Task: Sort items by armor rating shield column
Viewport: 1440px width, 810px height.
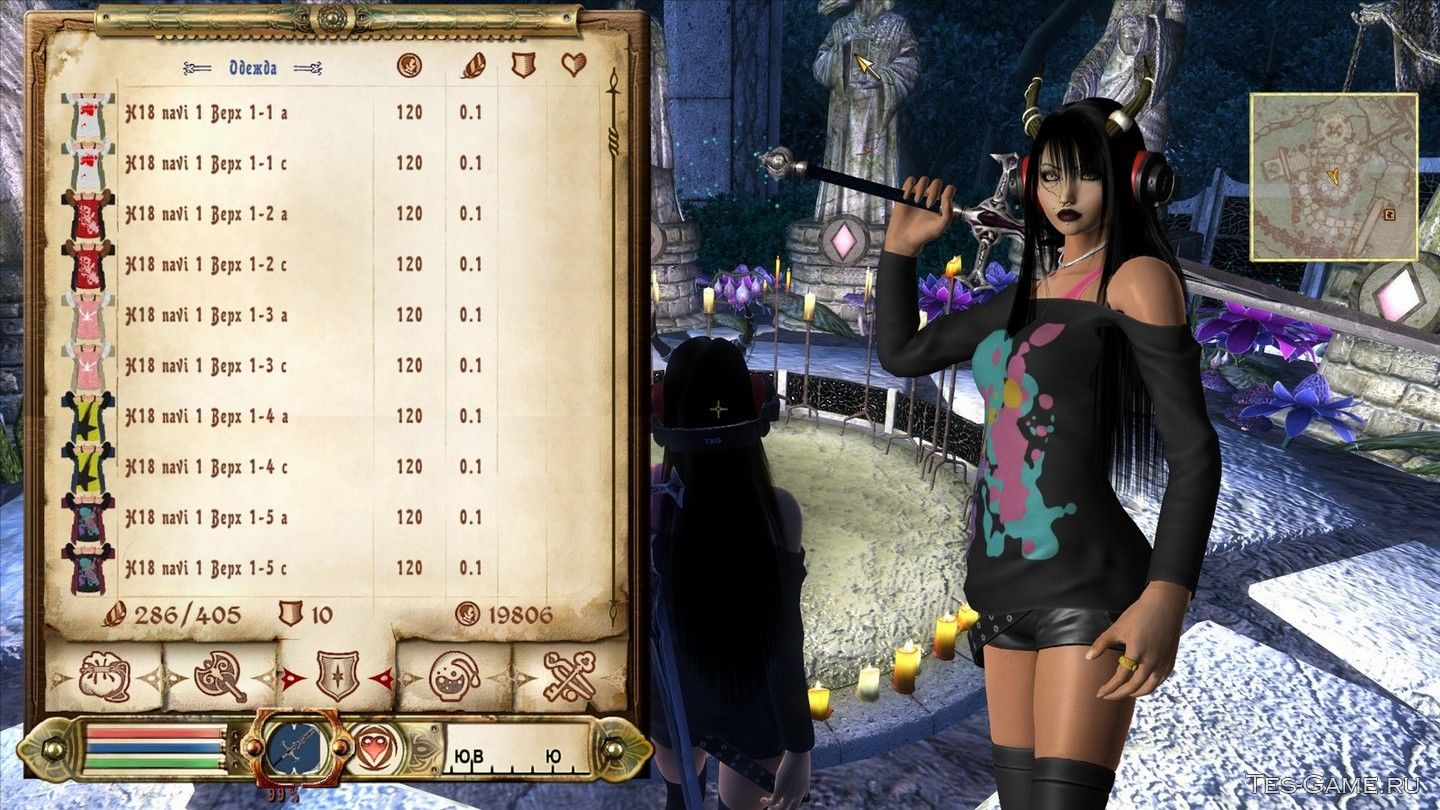Action: click(x=523, y=66)
